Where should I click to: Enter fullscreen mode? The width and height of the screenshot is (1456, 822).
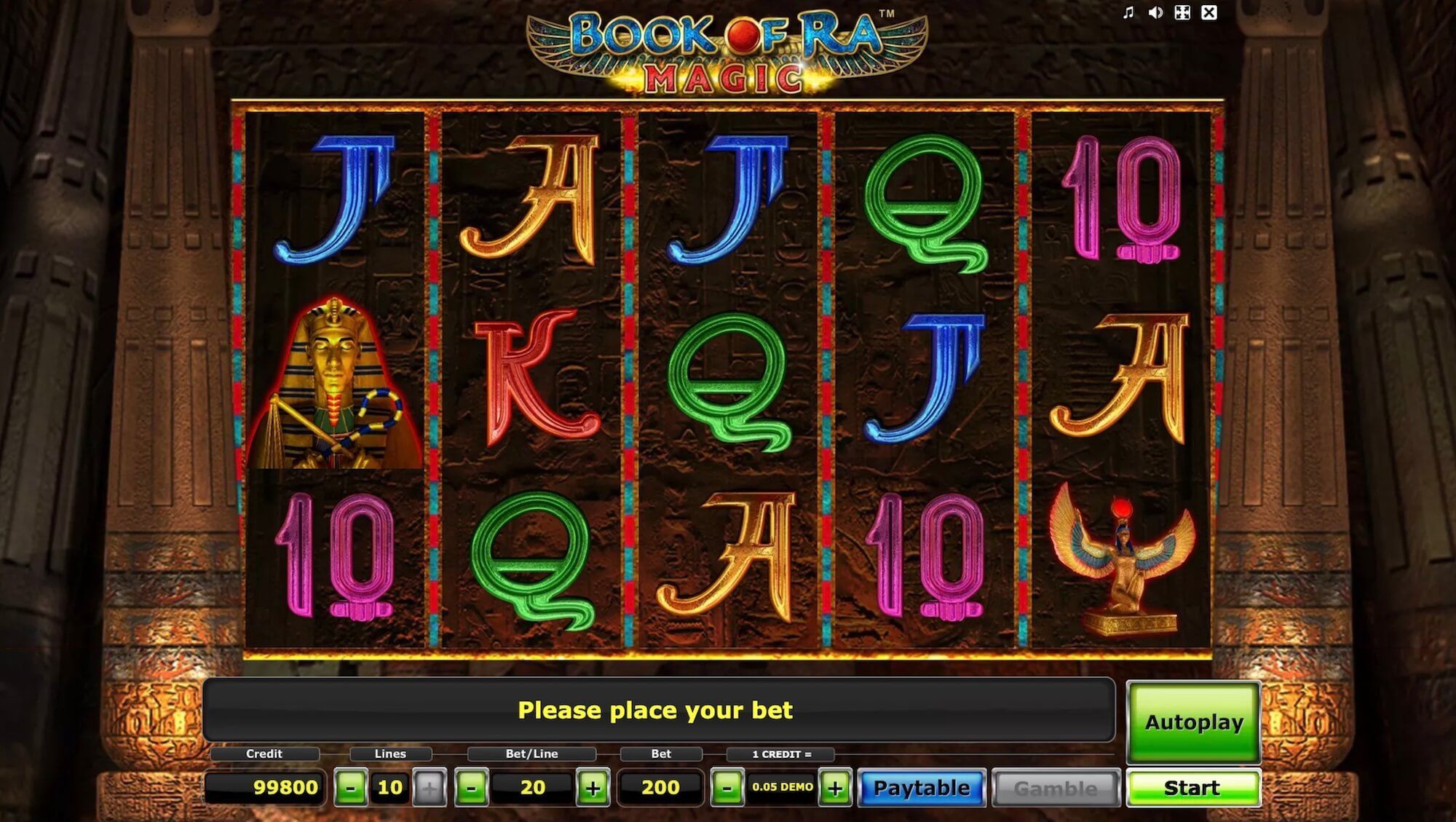click(x=1182, y=12)
